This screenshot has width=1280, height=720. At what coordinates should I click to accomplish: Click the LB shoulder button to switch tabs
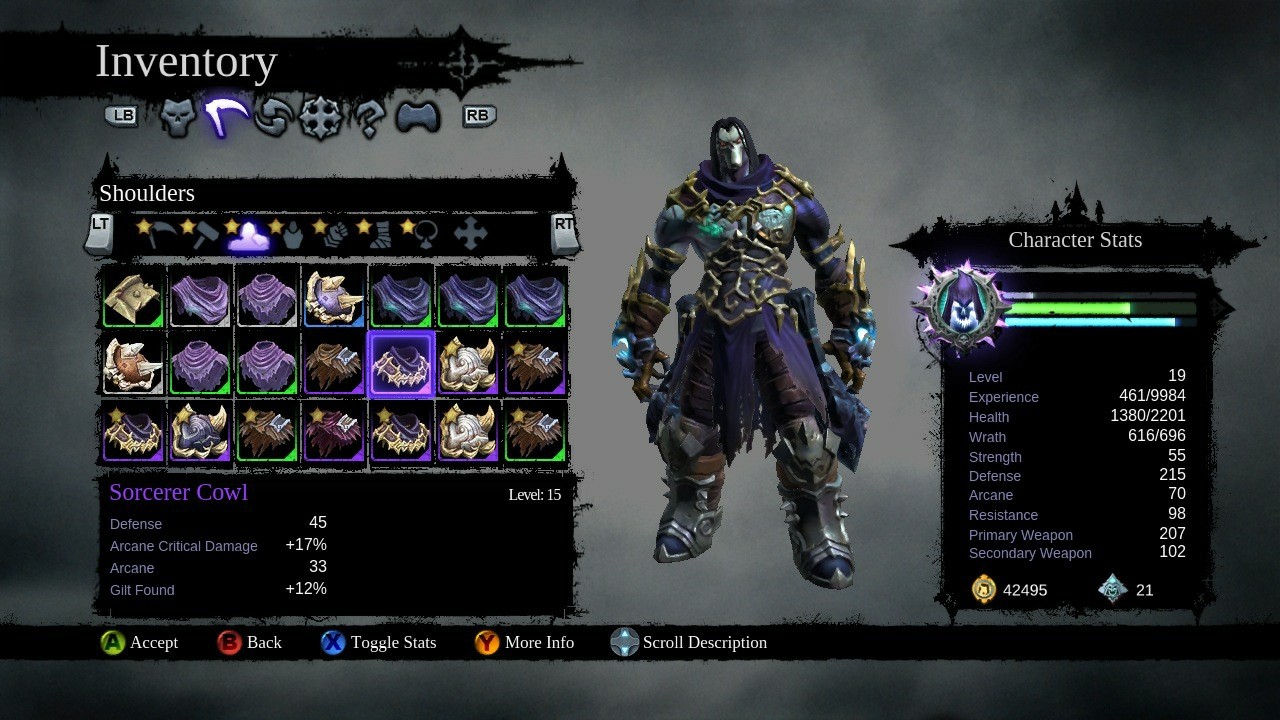coord(121,116)
